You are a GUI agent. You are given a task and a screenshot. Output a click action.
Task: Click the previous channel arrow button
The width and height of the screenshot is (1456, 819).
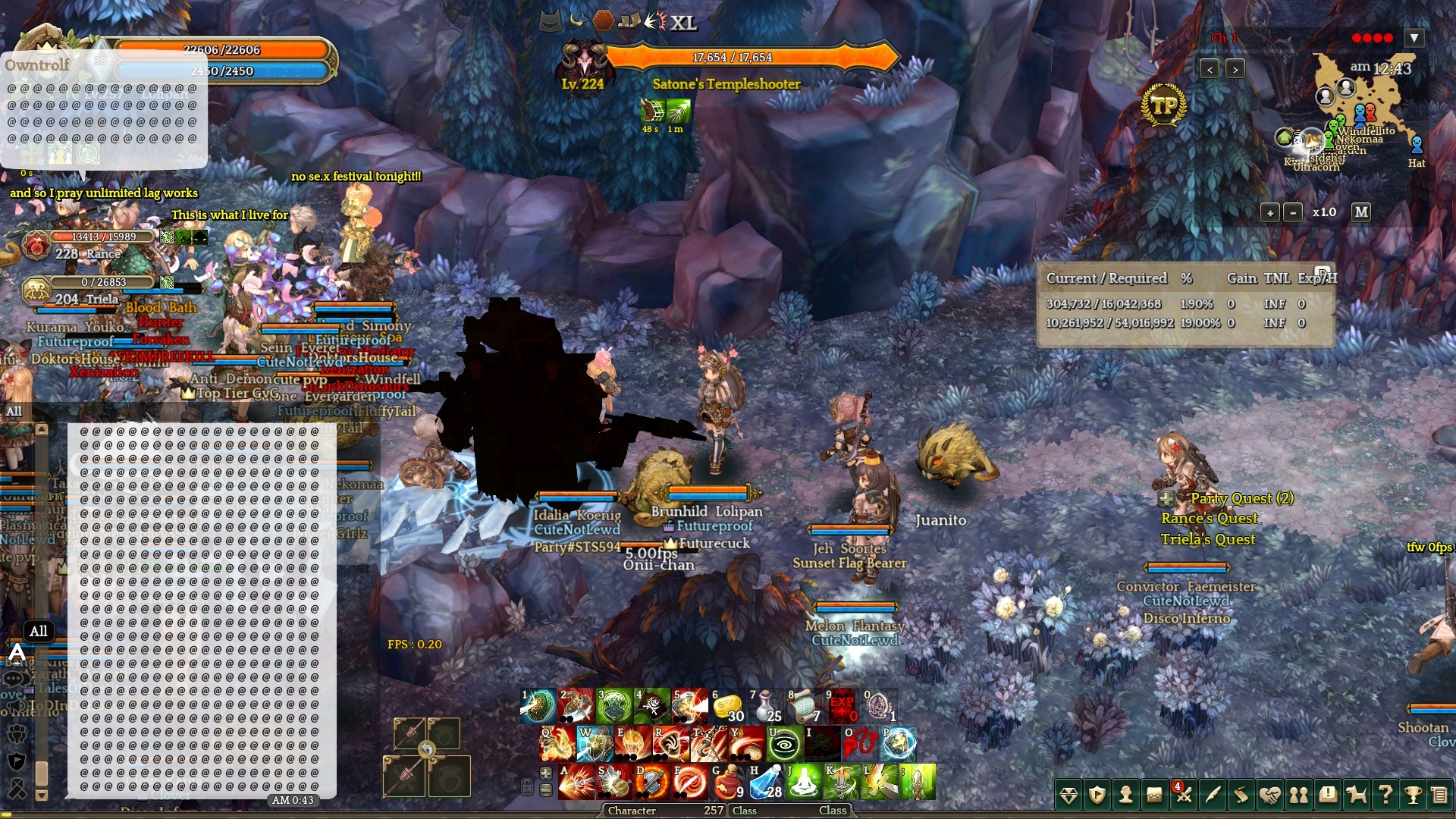1210,70
